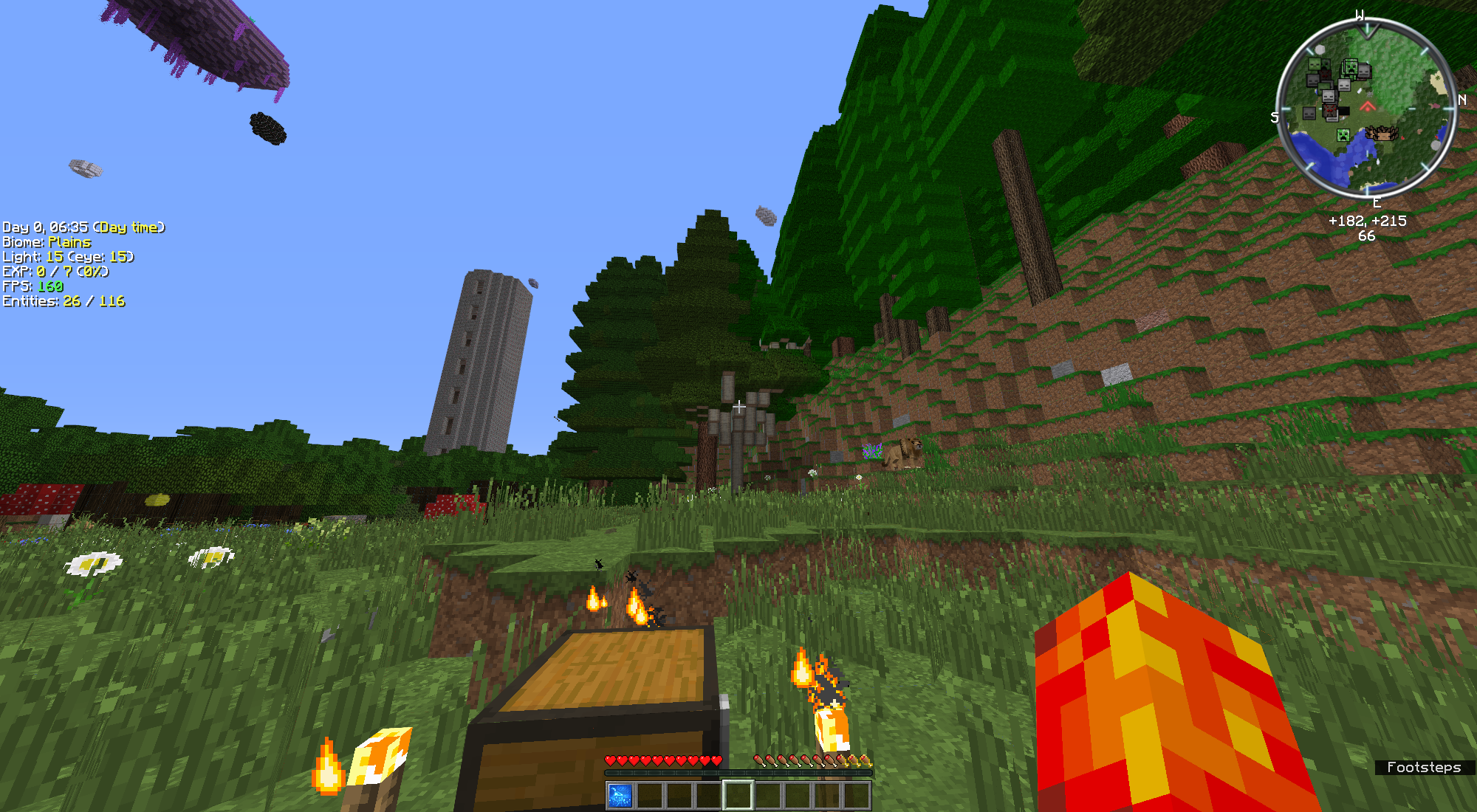Toggle the Light: 15 overlay line
This screenshot has height=812, width=1477.
(x=66, y=257)
